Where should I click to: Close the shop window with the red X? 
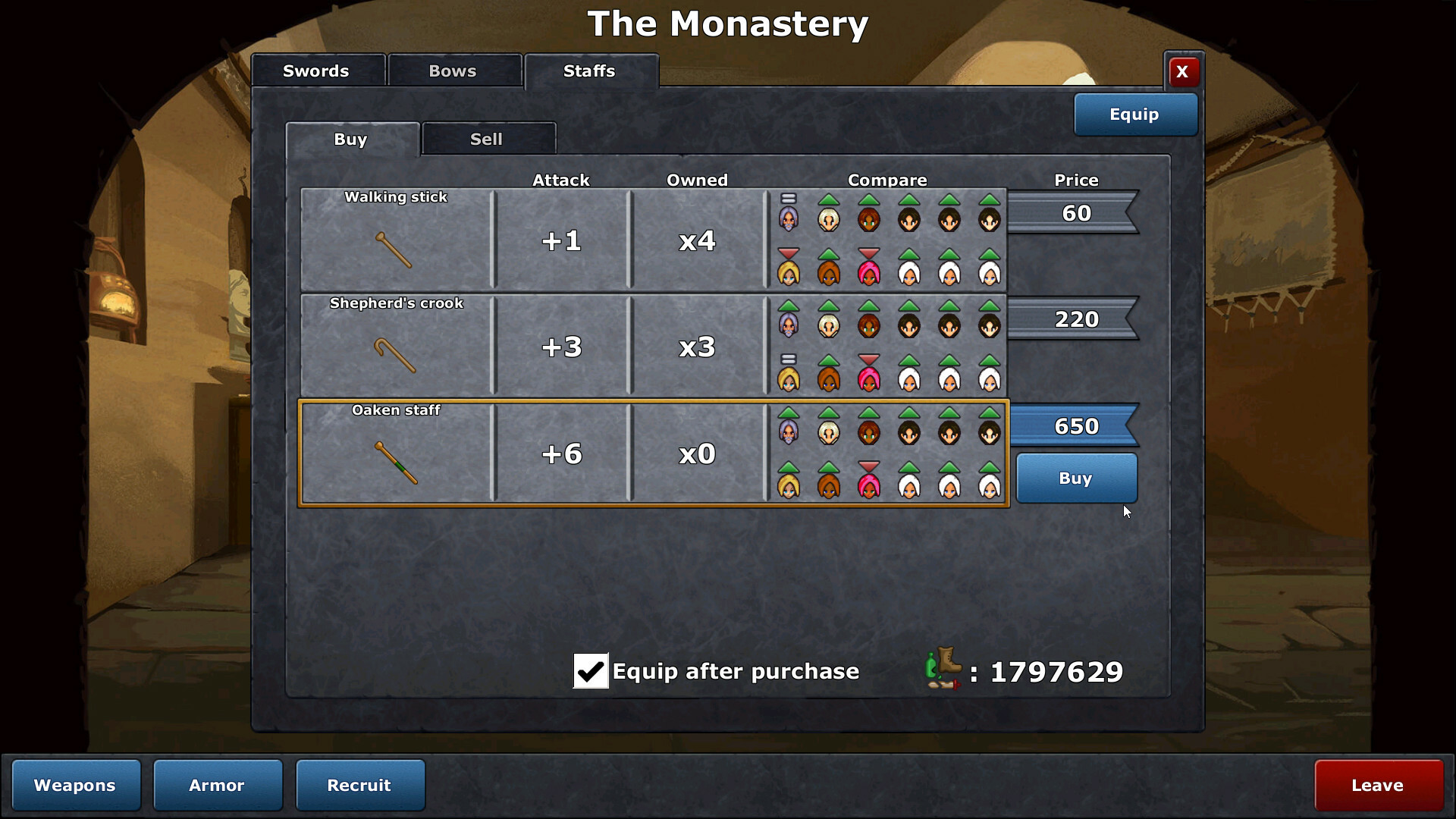1182,72
